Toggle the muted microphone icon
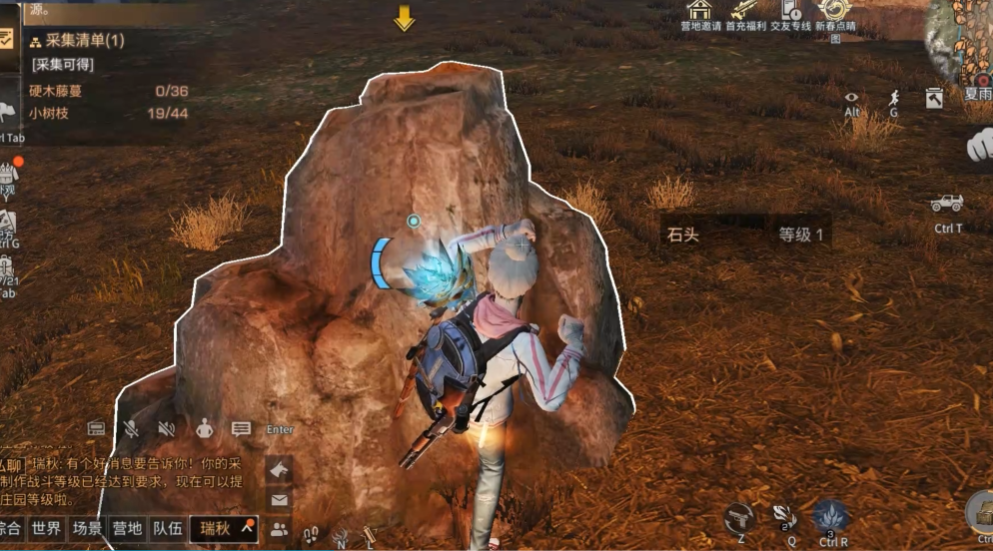Image resolution: width=993 pixels, height=551 pixels. pos(131,429)
